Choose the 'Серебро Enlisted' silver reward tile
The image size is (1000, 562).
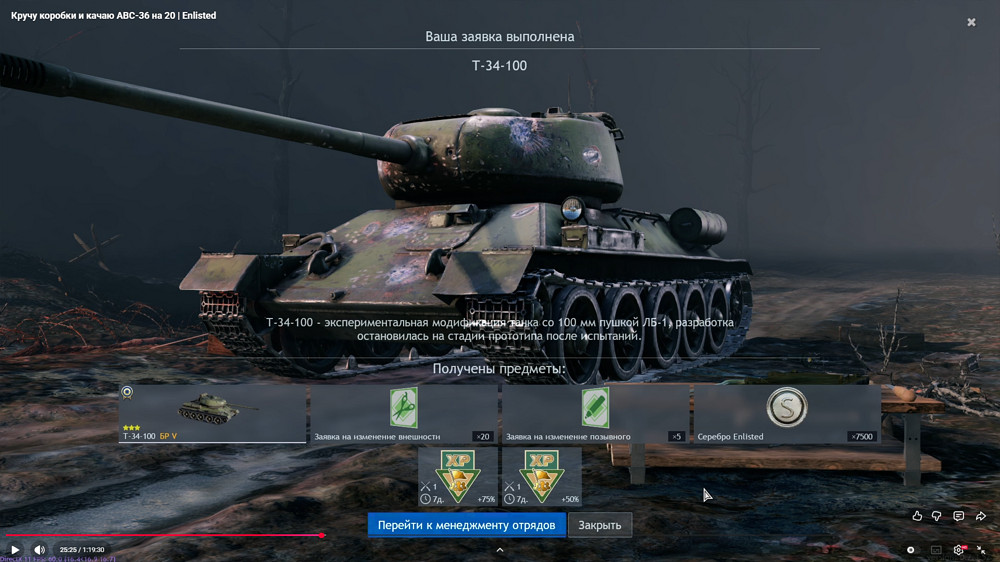[x=787, y=413]
